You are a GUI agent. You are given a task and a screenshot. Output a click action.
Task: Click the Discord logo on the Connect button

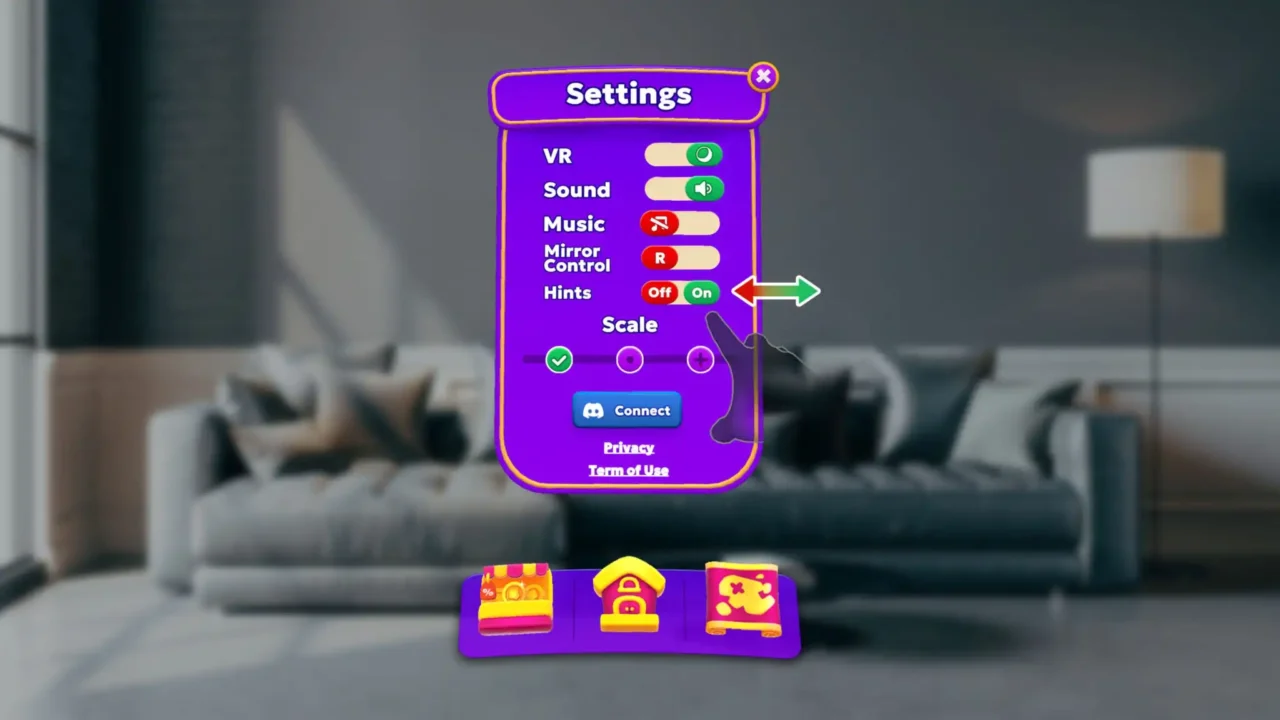coord(594,410)
